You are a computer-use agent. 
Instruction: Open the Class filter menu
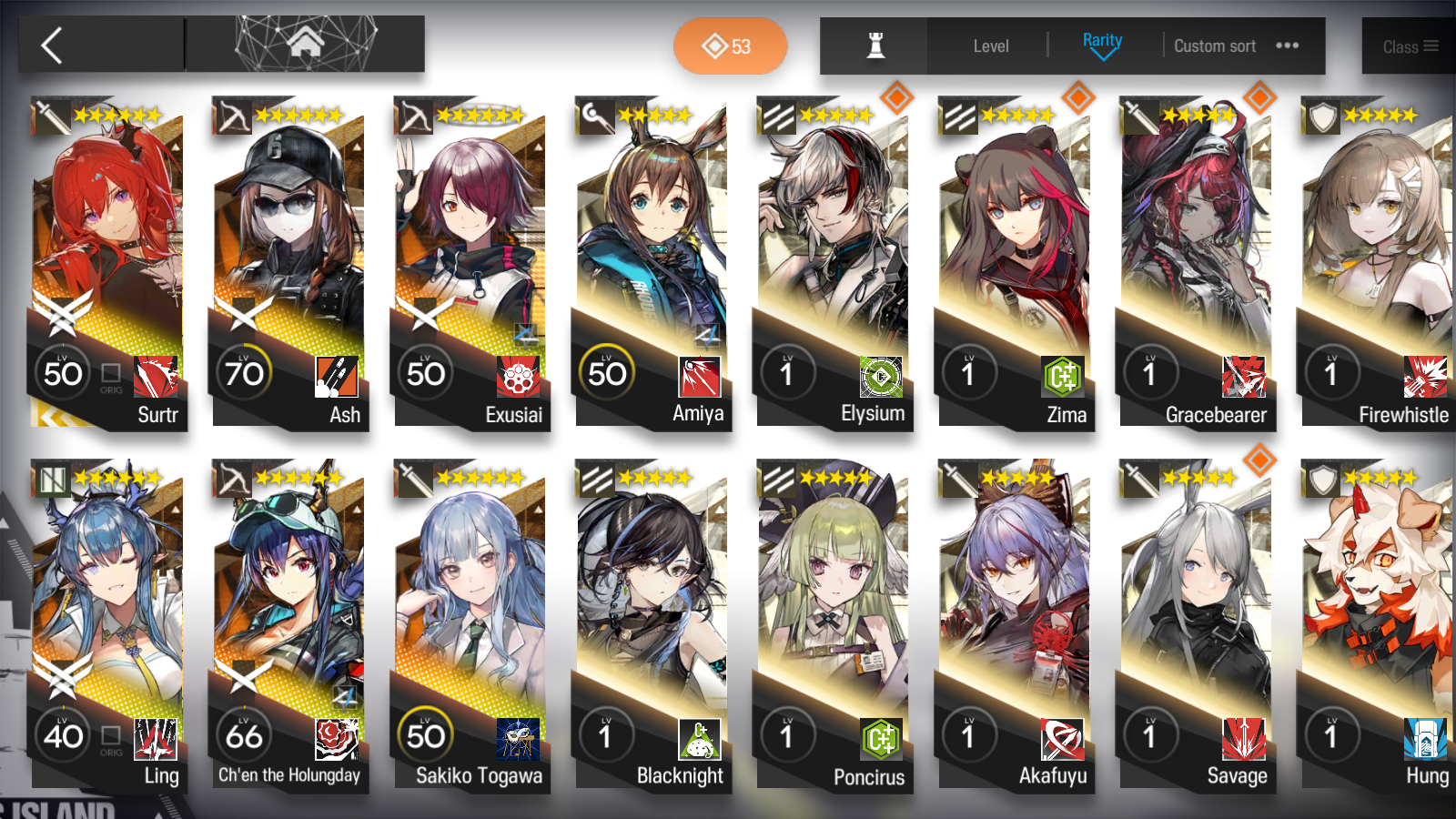pyautogui.click(x=1409, y=46)
